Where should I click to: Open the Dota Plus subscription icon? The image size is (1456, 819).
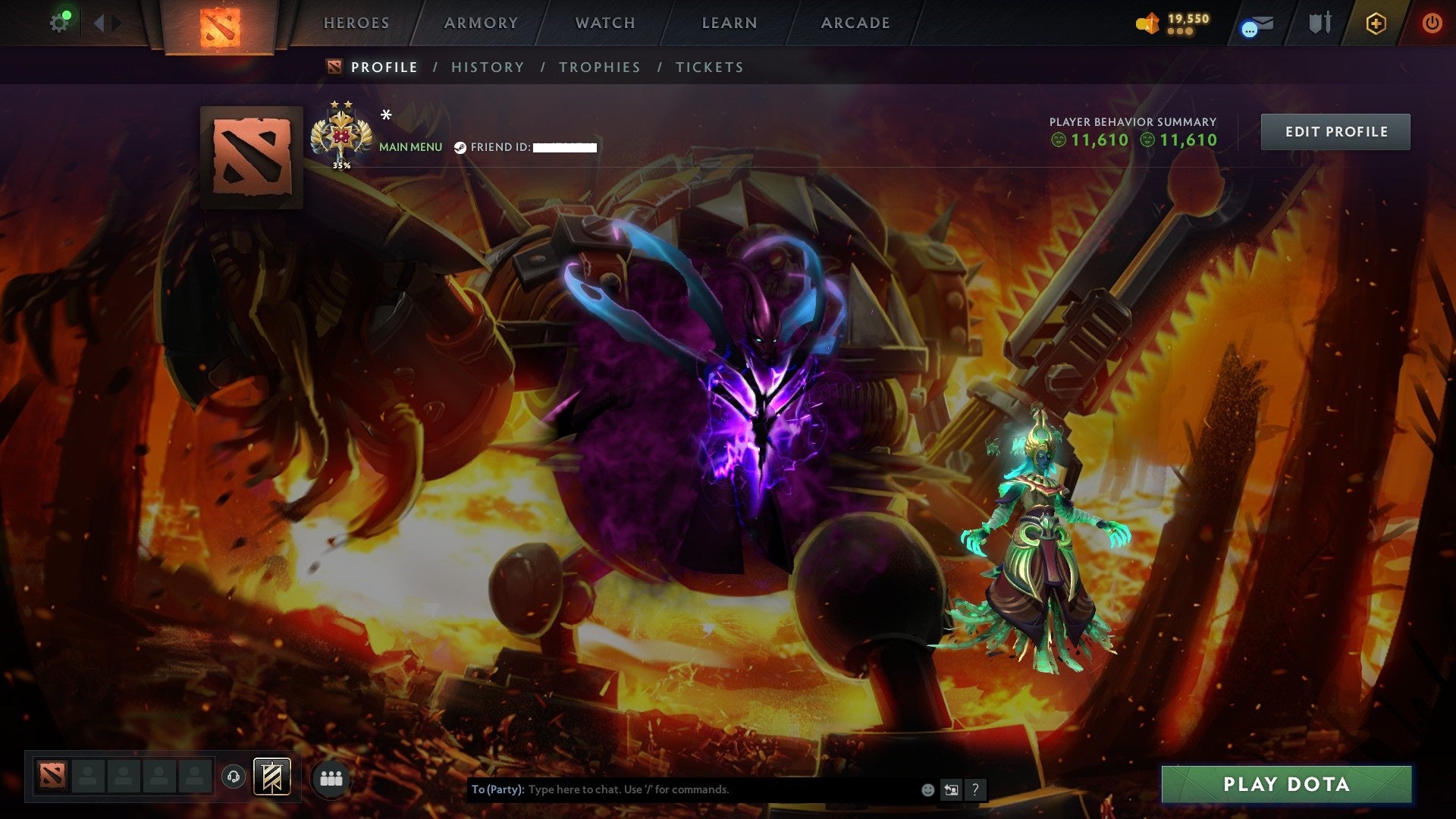coord(1376,23)
